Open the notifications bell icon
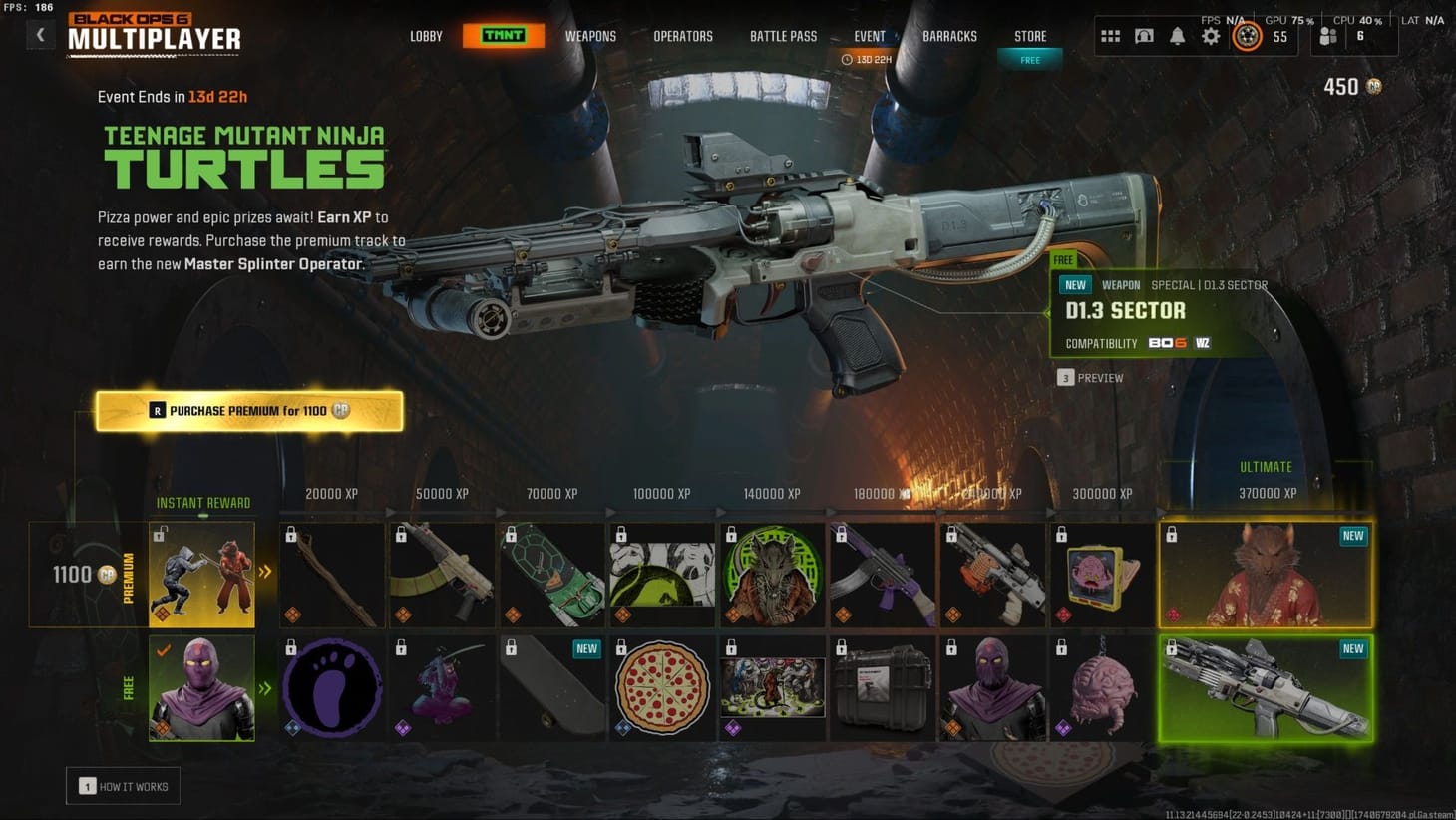The width and height of the screenshot is (1456, 820). (1178, 35)
